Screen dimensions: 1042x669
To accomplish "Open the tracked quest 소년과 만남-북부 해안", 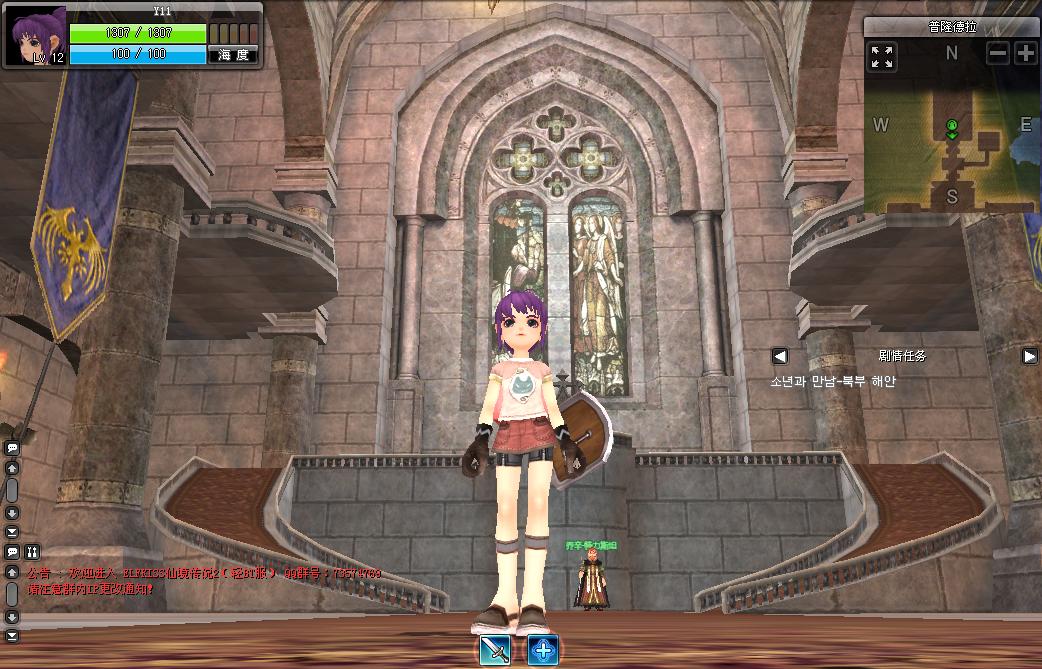I will point(832,381).
